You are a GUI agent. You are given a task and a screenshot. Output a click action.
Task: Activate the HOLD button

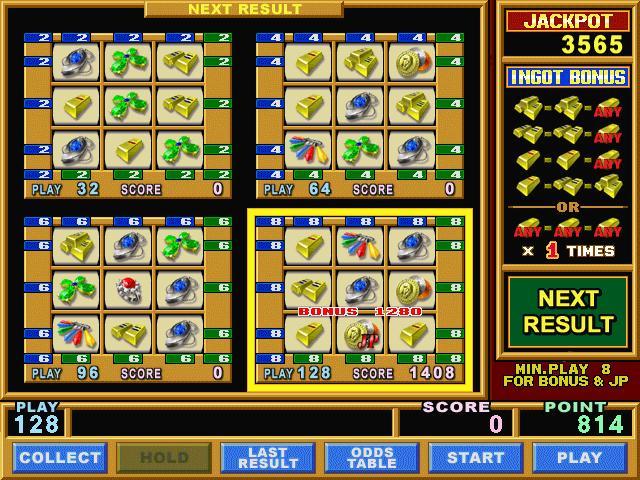[164, 458]
